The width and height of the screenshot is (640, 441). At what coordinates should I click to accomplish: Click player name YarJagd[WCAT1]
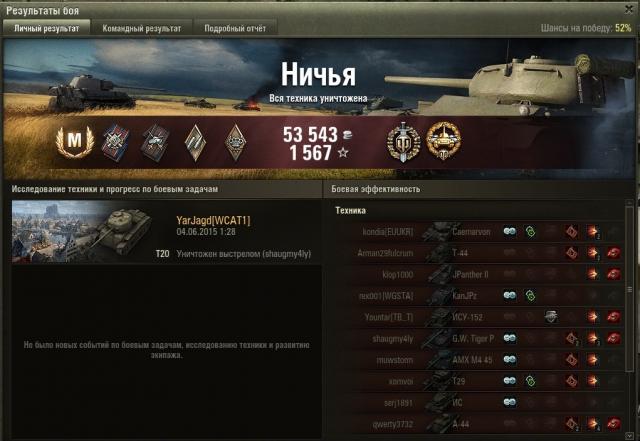tap(213, 220)
